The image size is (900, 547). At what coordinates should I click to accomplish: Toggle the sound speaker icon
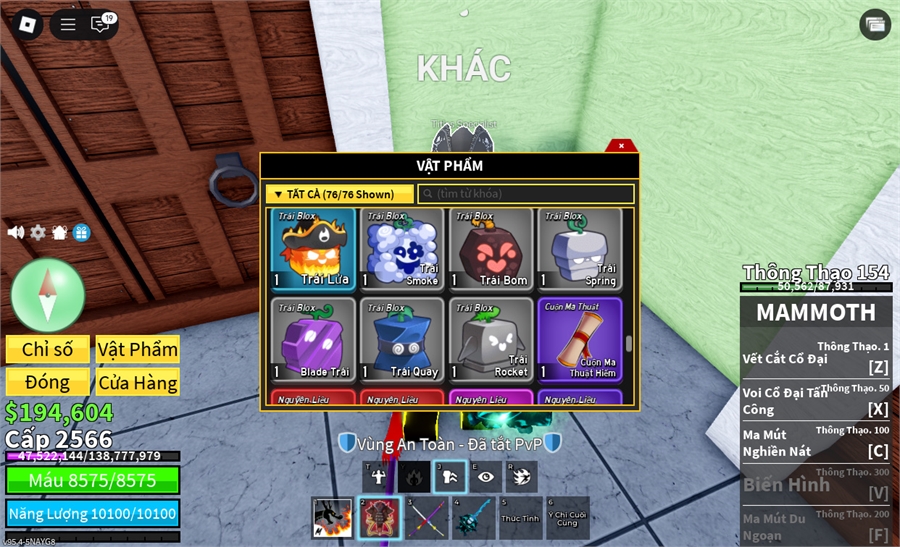pos(16,232)
